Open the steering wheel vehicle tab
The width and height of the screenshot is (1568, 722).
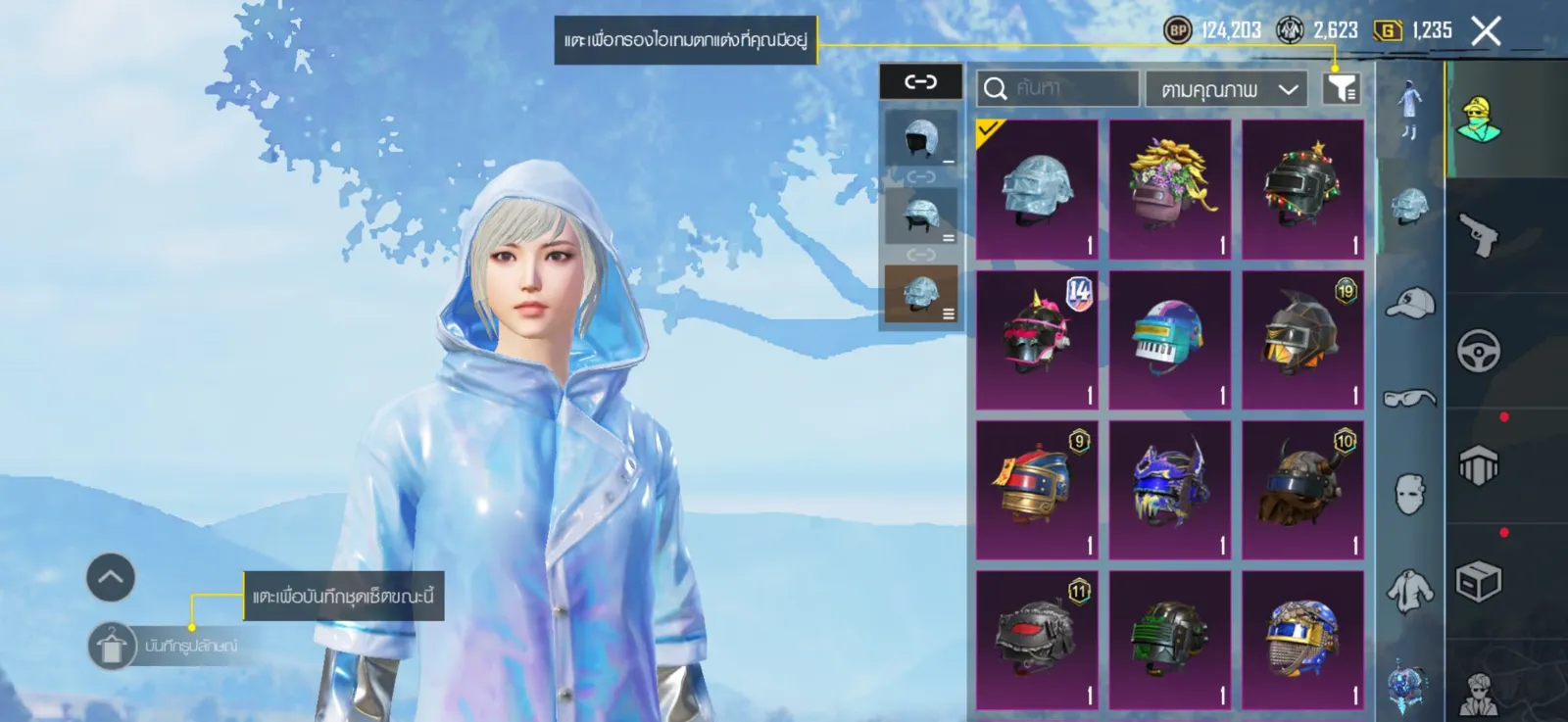click(x=1478, y=351)
